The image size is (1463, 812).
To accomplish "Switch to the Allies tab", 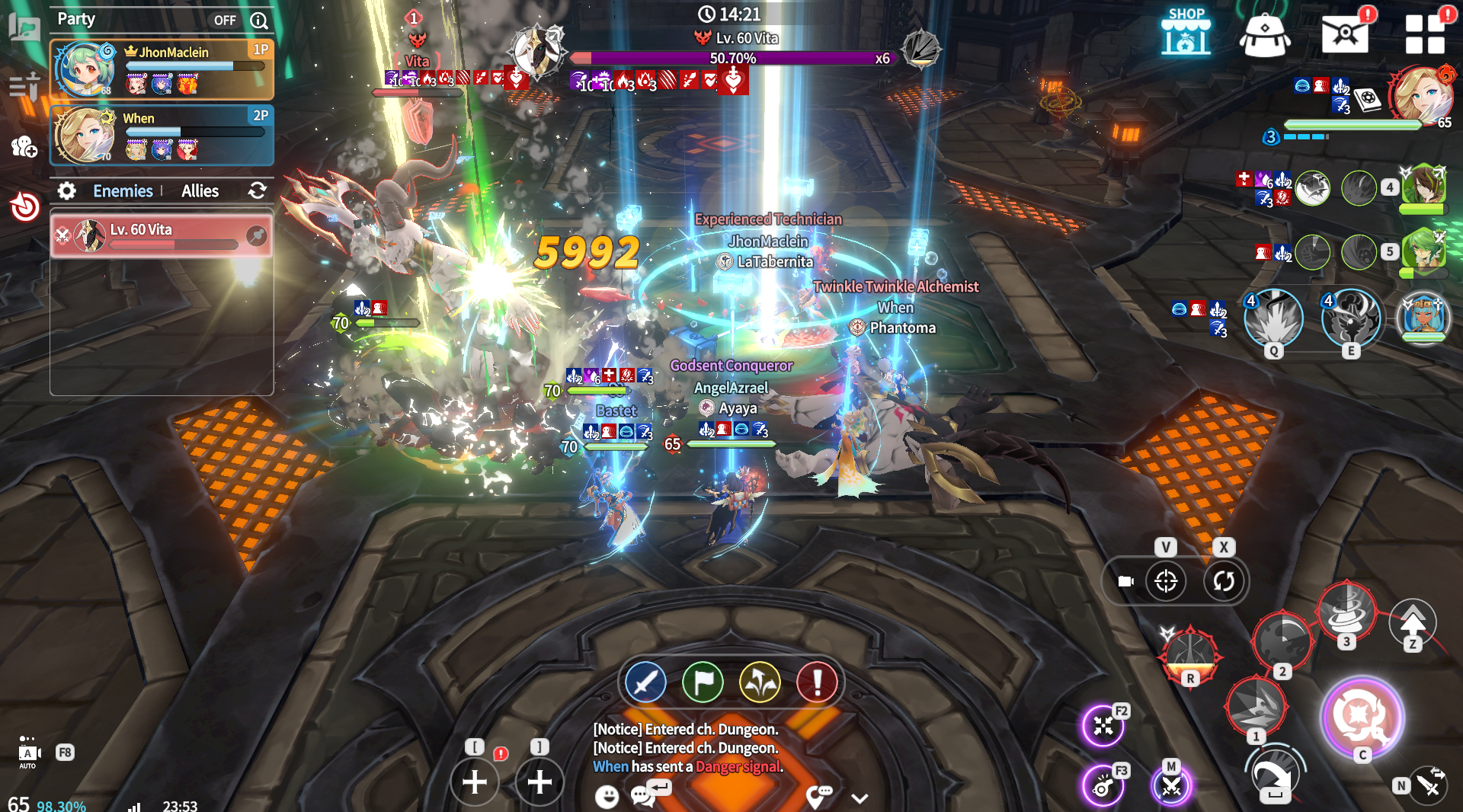I will pos(200,191).
